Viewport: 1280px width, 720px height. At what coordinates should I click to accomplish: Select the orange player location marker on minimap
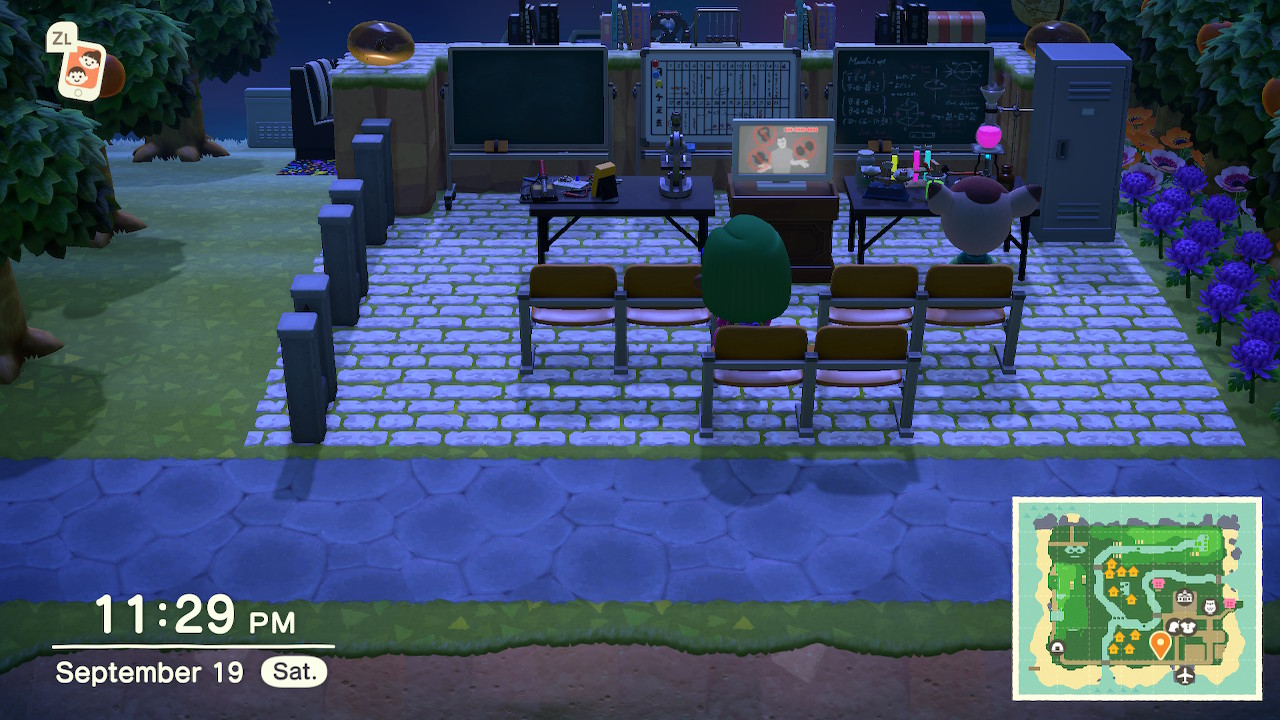[x=1160, y=644]
